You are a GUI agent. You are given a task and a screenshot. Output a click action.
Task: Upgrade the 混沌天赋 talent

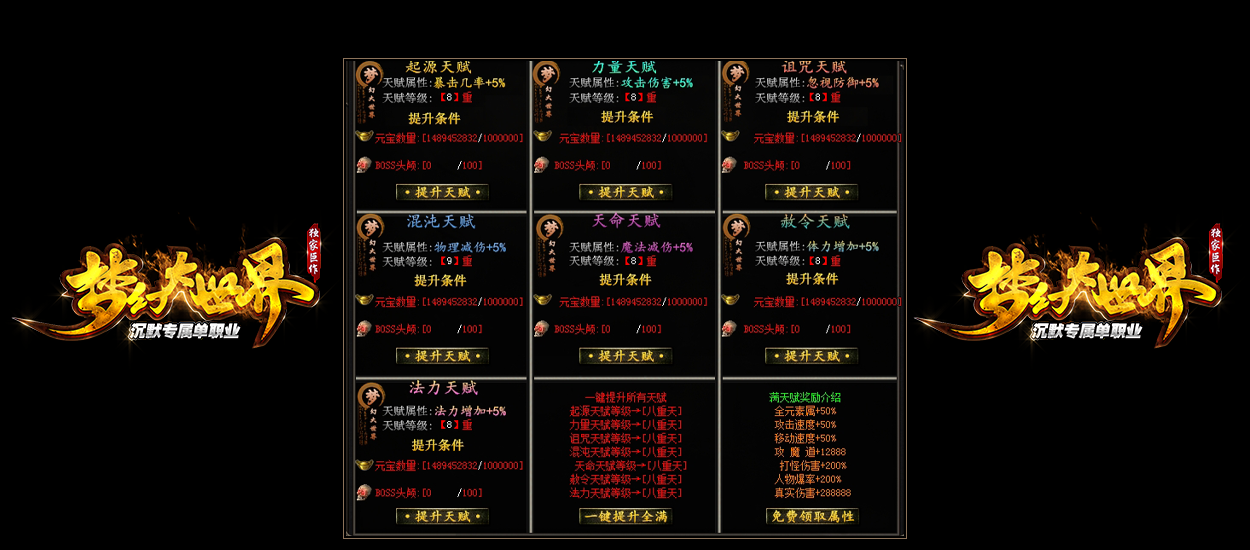tap(442, 356)
